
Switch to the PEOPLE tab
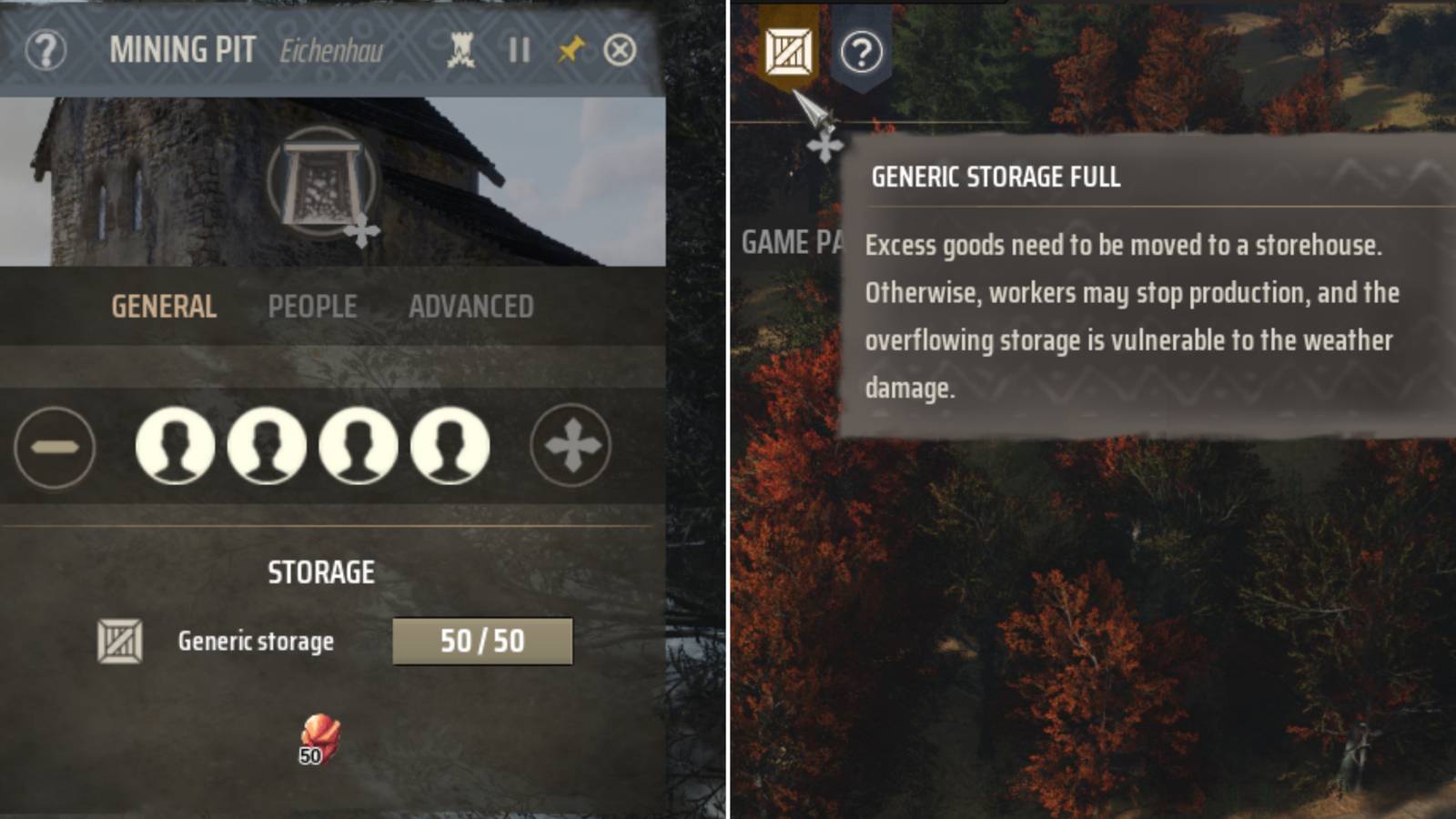(x=312, y=307)
